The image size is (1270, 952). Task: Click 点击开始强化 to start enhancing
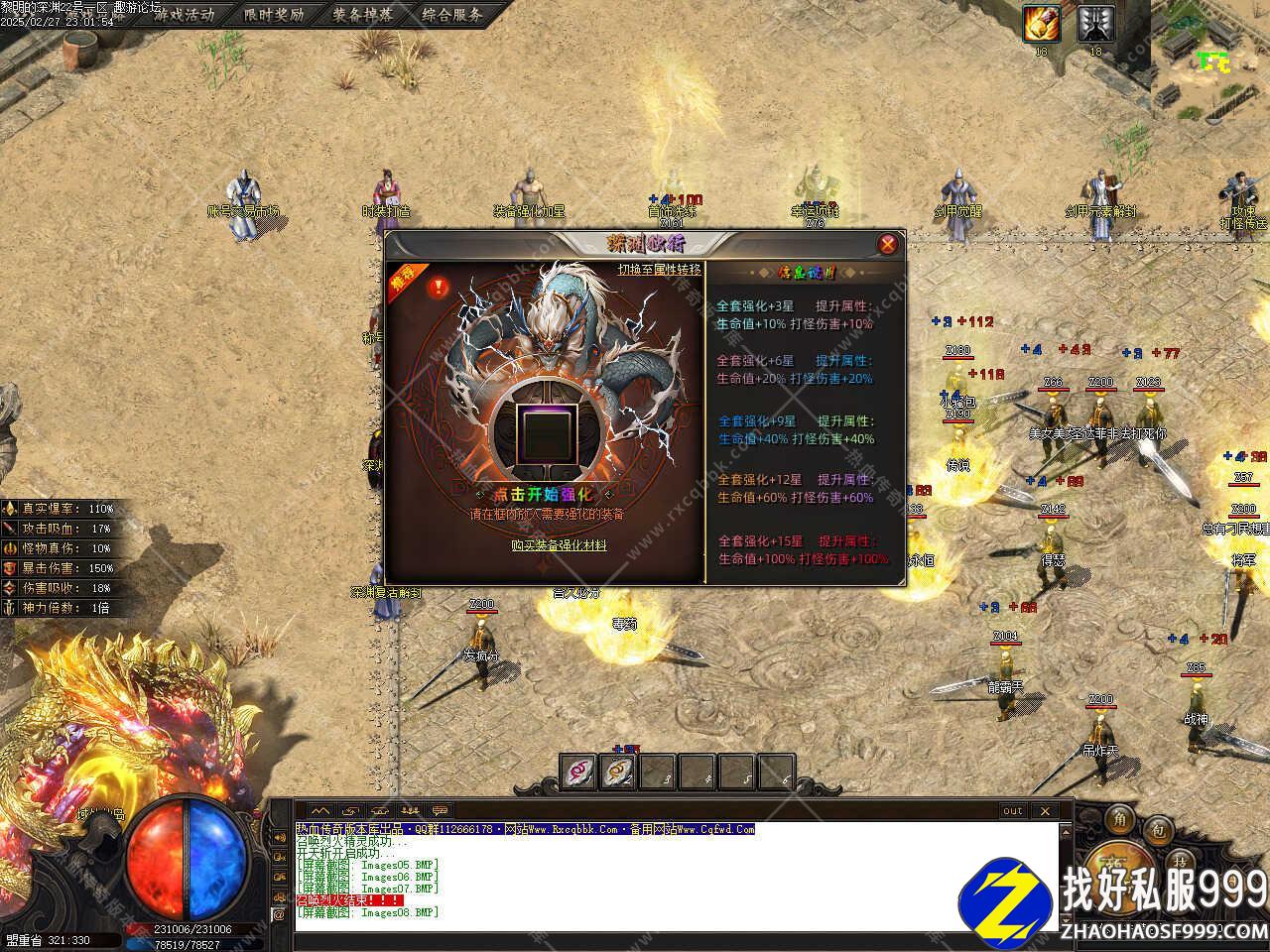pyautogui.click(x=544, y=494)
